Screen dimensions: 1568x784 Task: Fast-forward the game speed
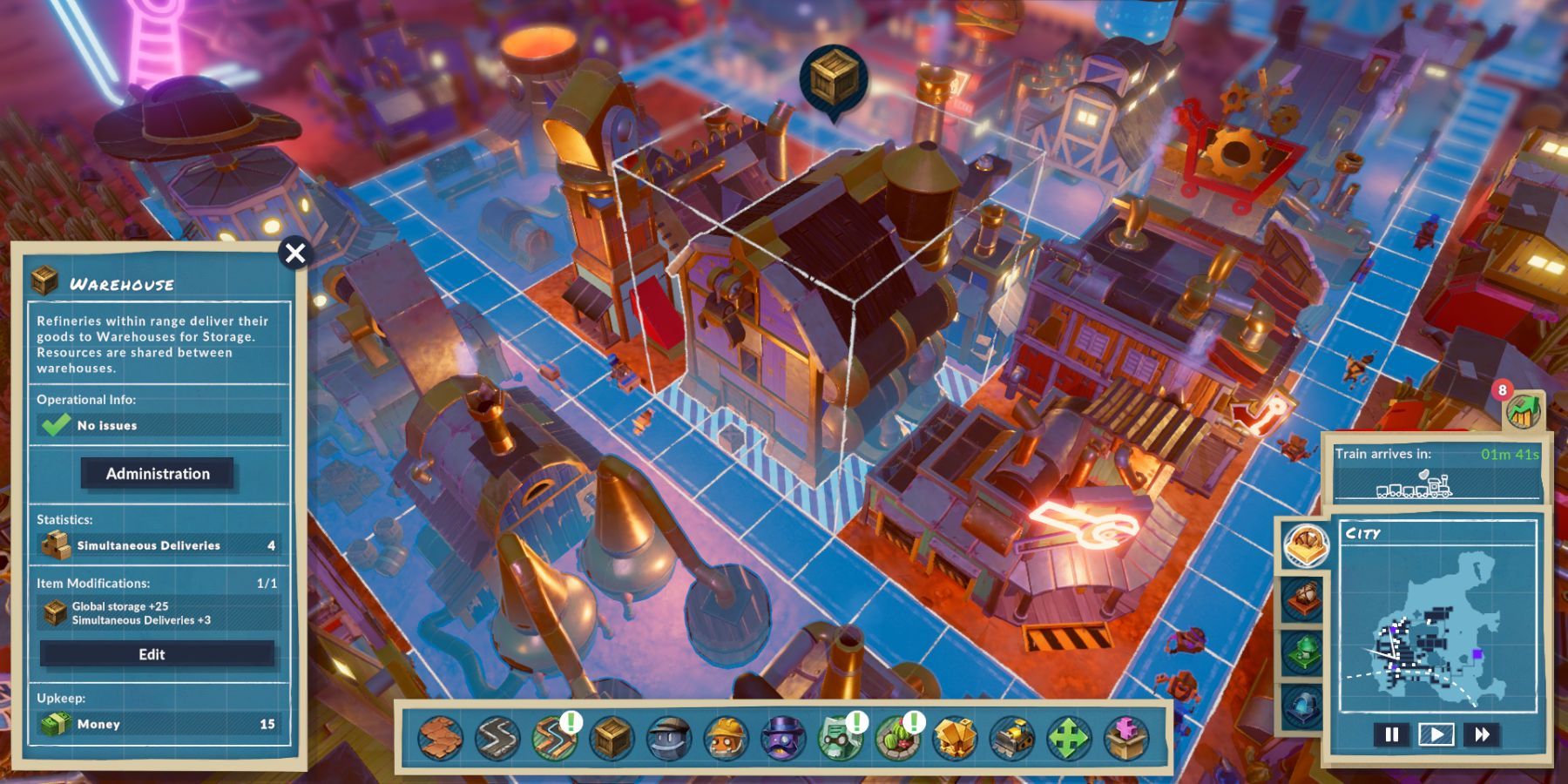coord(1481,734)
